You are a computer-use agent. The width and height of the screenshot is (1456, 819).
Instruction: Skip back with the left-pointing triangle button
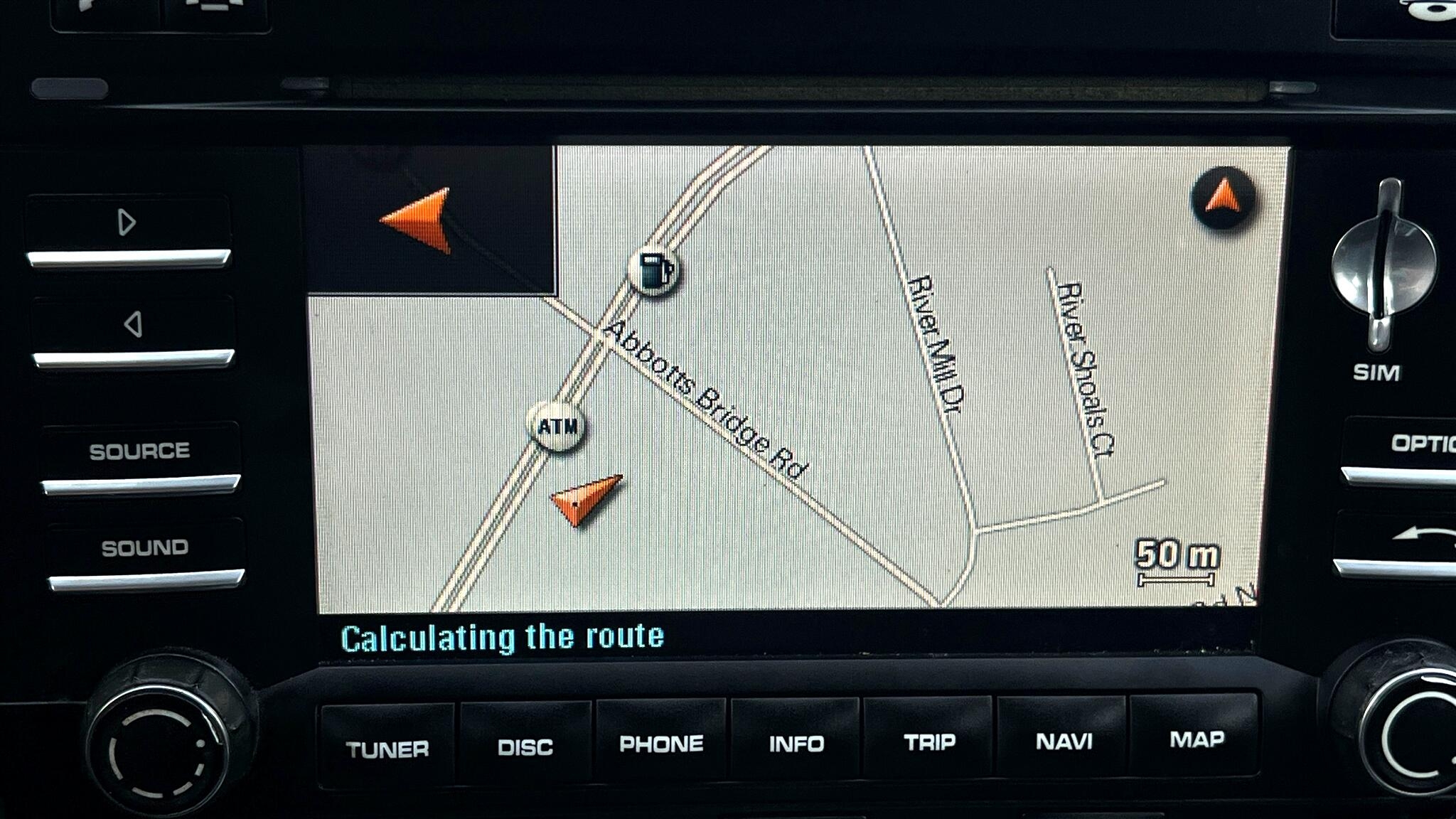[133, 325]
